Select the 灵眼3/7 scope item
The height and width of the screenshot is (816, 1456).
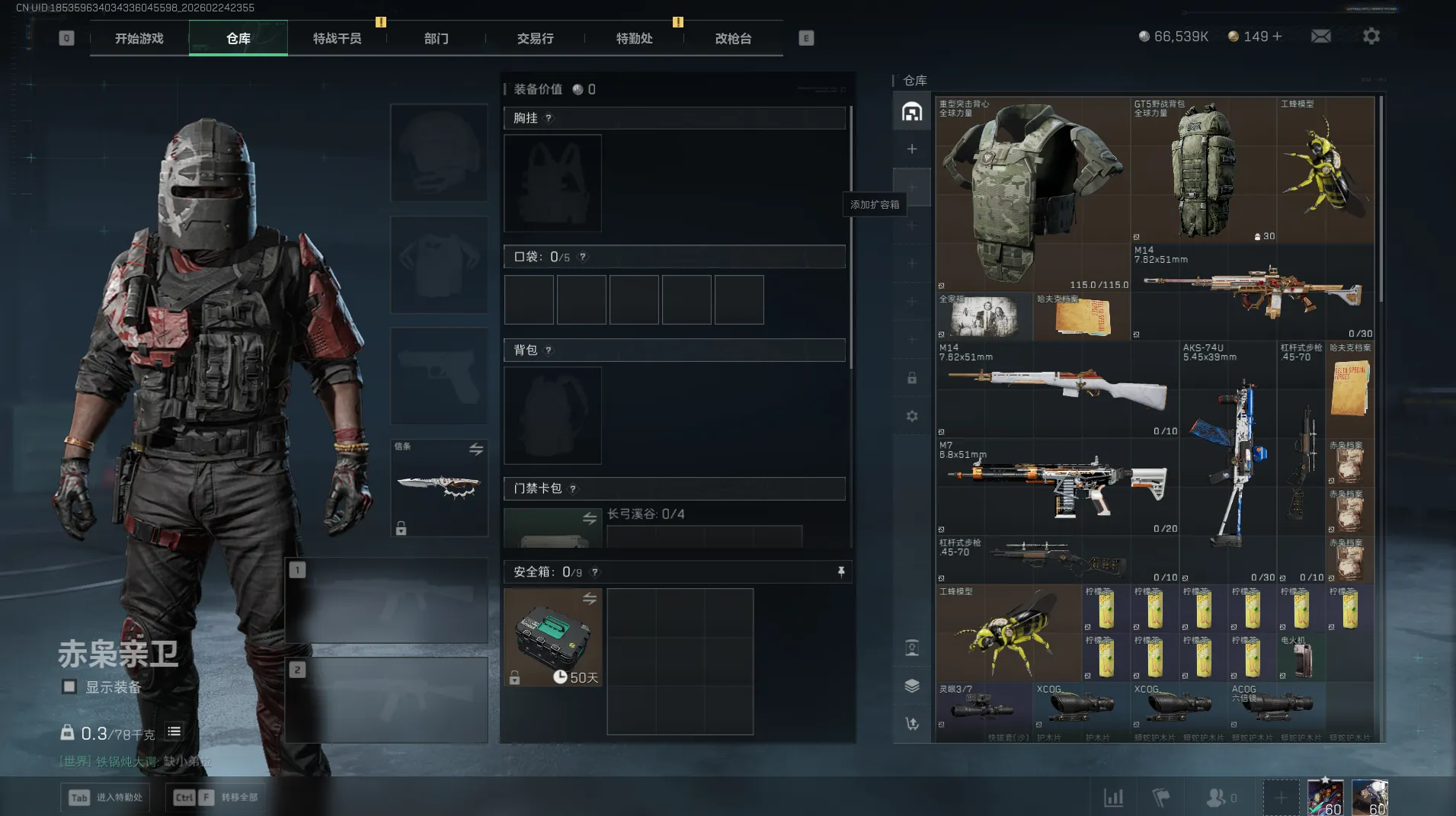[x=984, y=707]
